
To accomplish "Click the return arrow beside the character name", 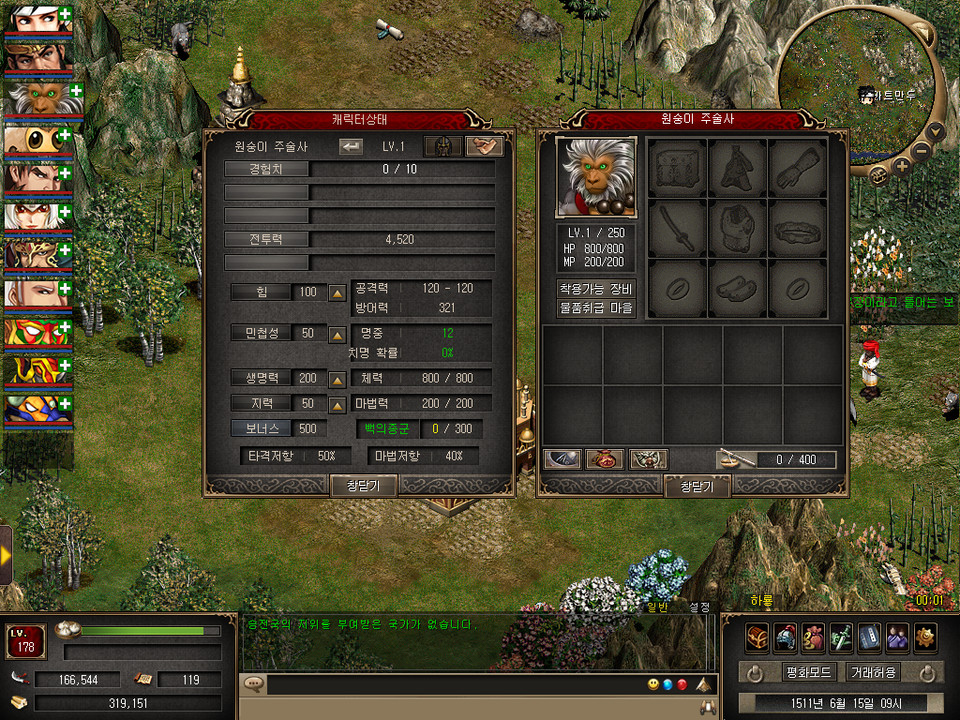I will click(x=351, y=147).
